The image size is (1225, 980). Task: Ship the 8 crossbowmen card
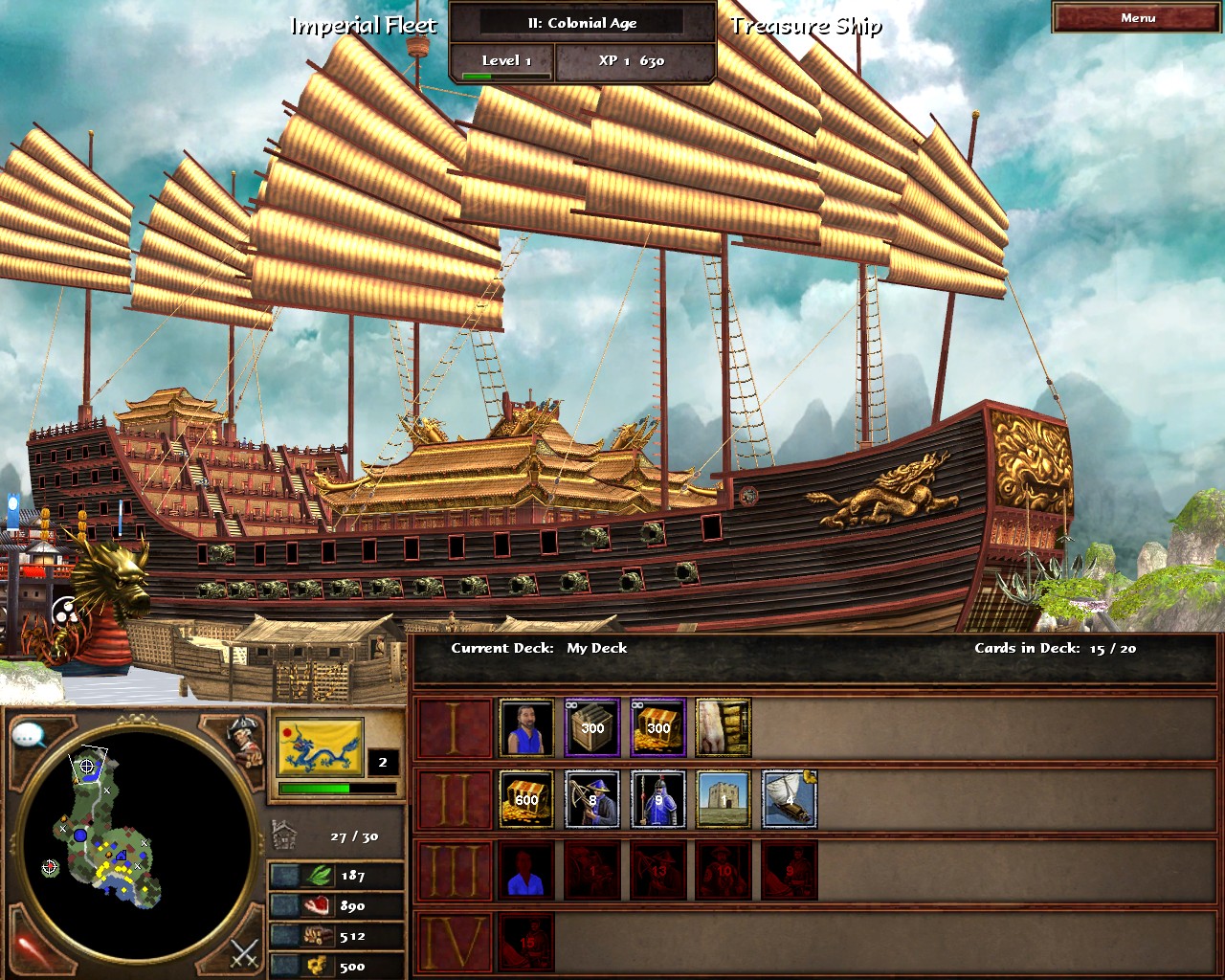pos(592,799)
